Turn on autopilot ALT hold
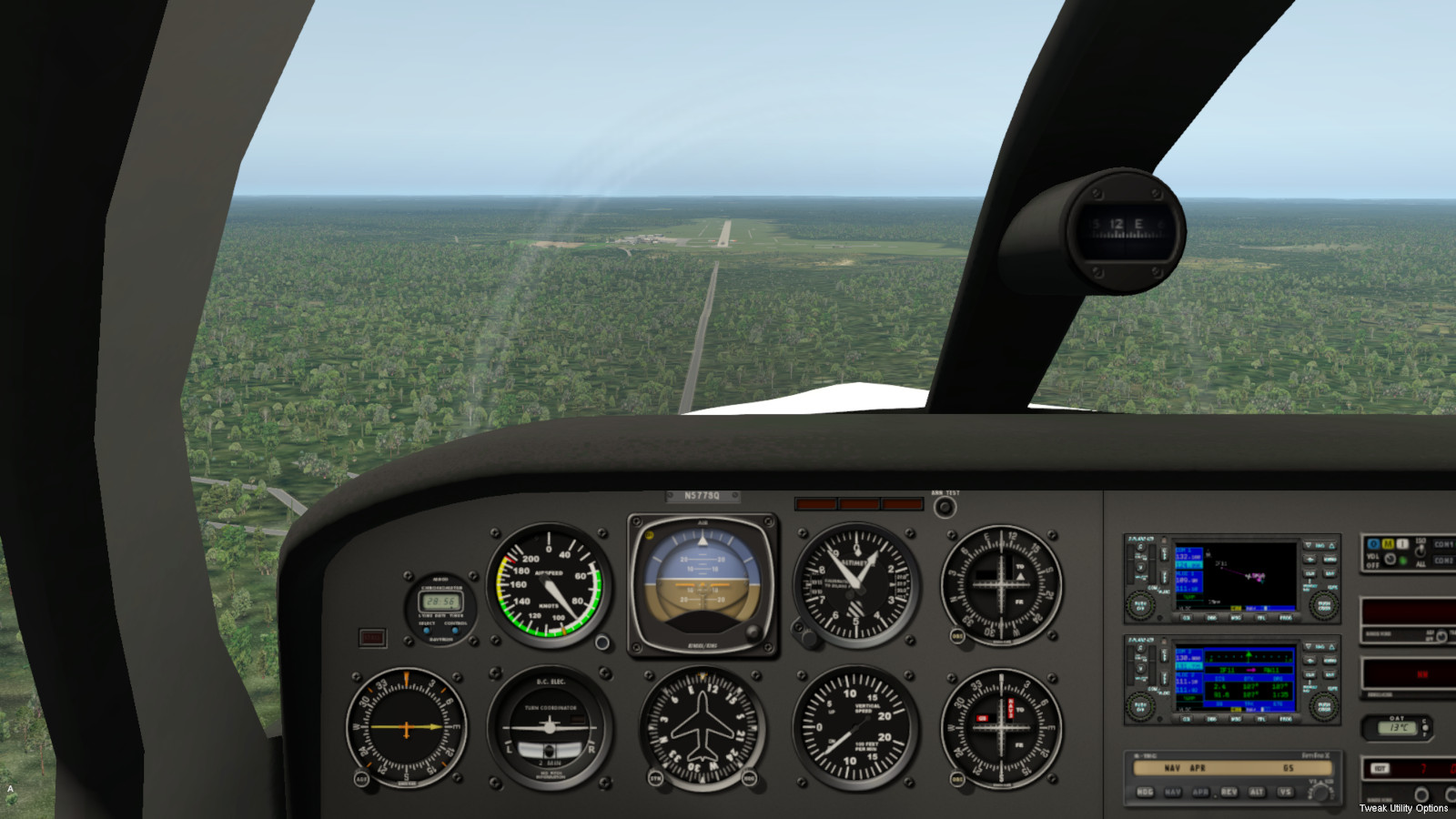1456x819 pixels. [1257, 792]
